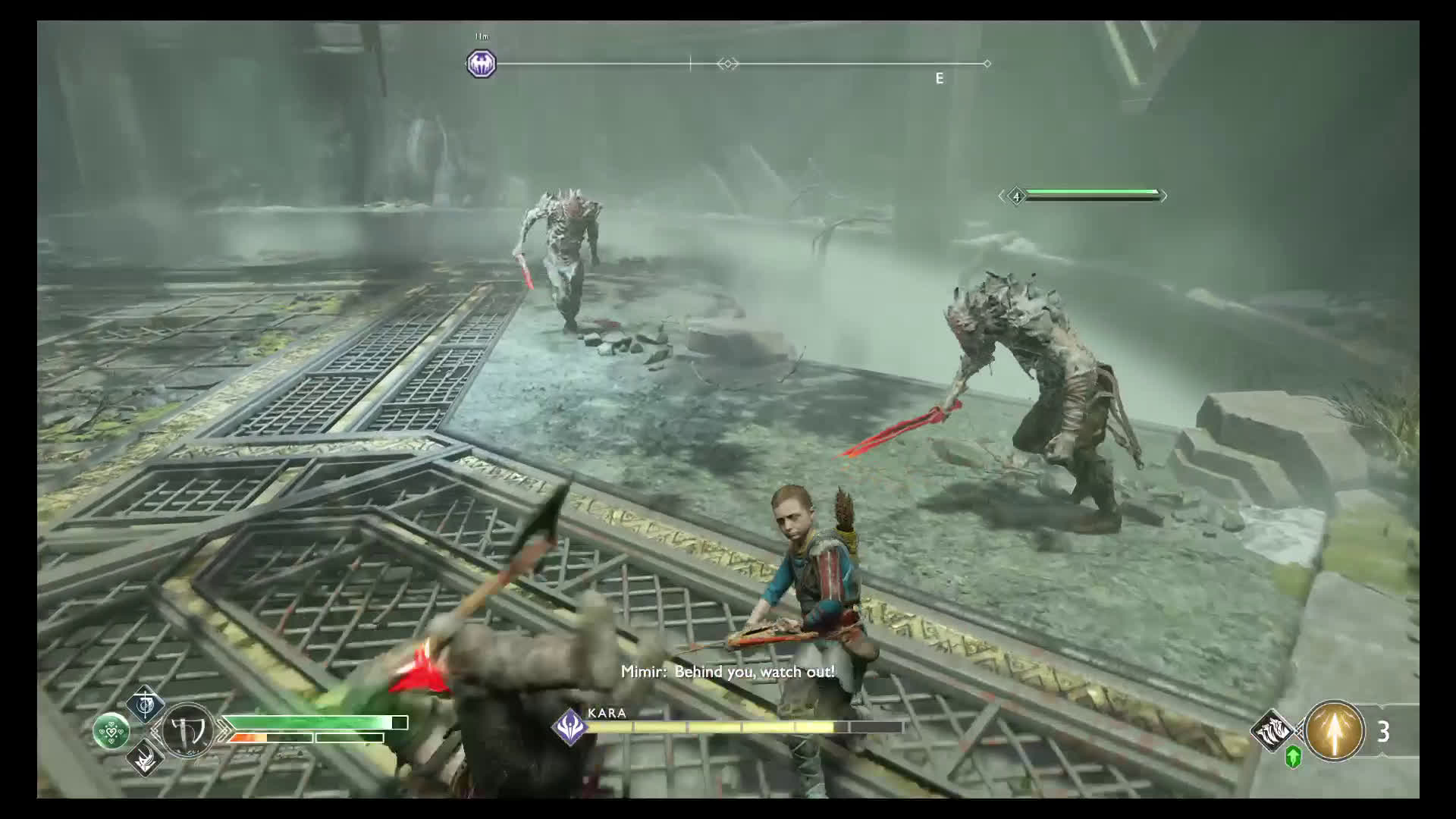This screenshot has width=1456, height=819.
Task: Activate the green hearts talisman ability
Action: click(111, 732)
